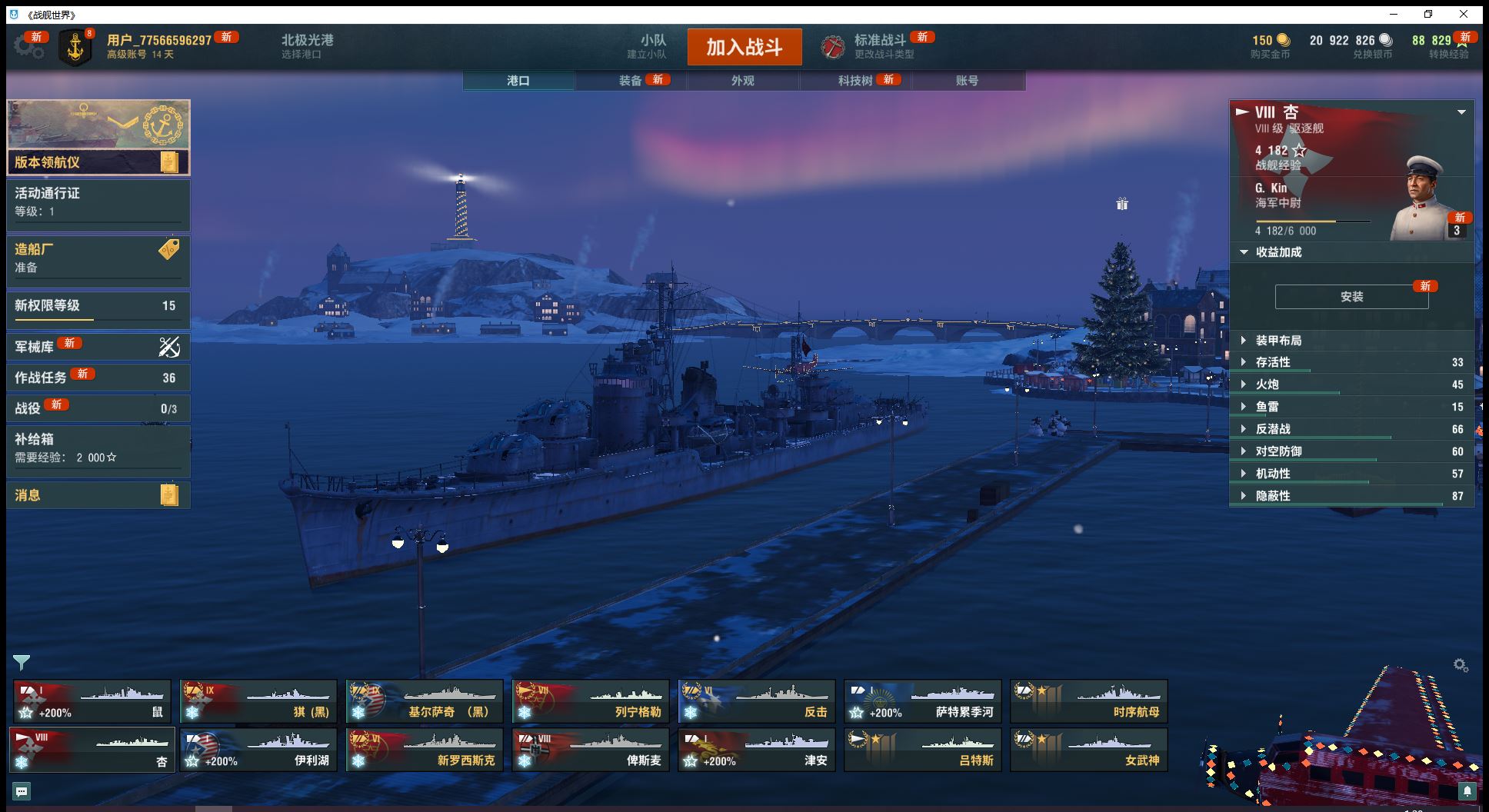1489x812 pixels.
Task: Open the 造船厂 dockyard entry
Action: click(x=98, y=258)
